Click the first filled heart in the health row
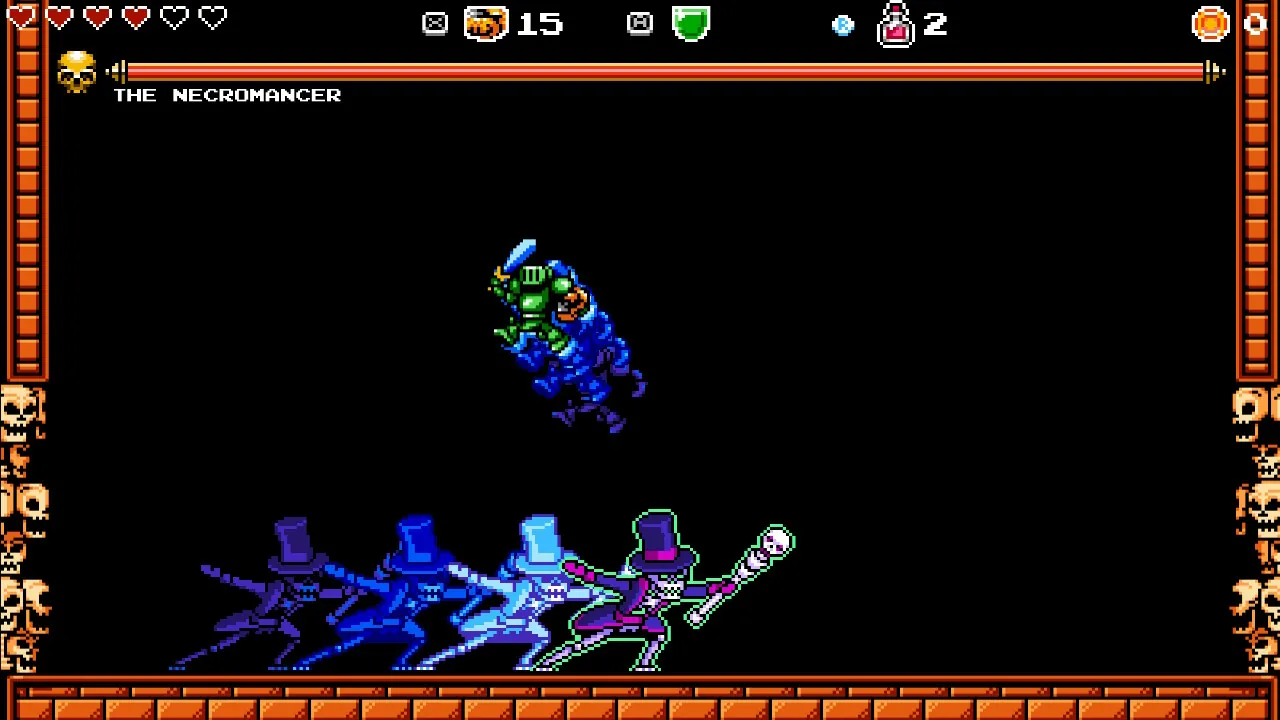Viewport: 1280px width, 720px height. point(21,17)
